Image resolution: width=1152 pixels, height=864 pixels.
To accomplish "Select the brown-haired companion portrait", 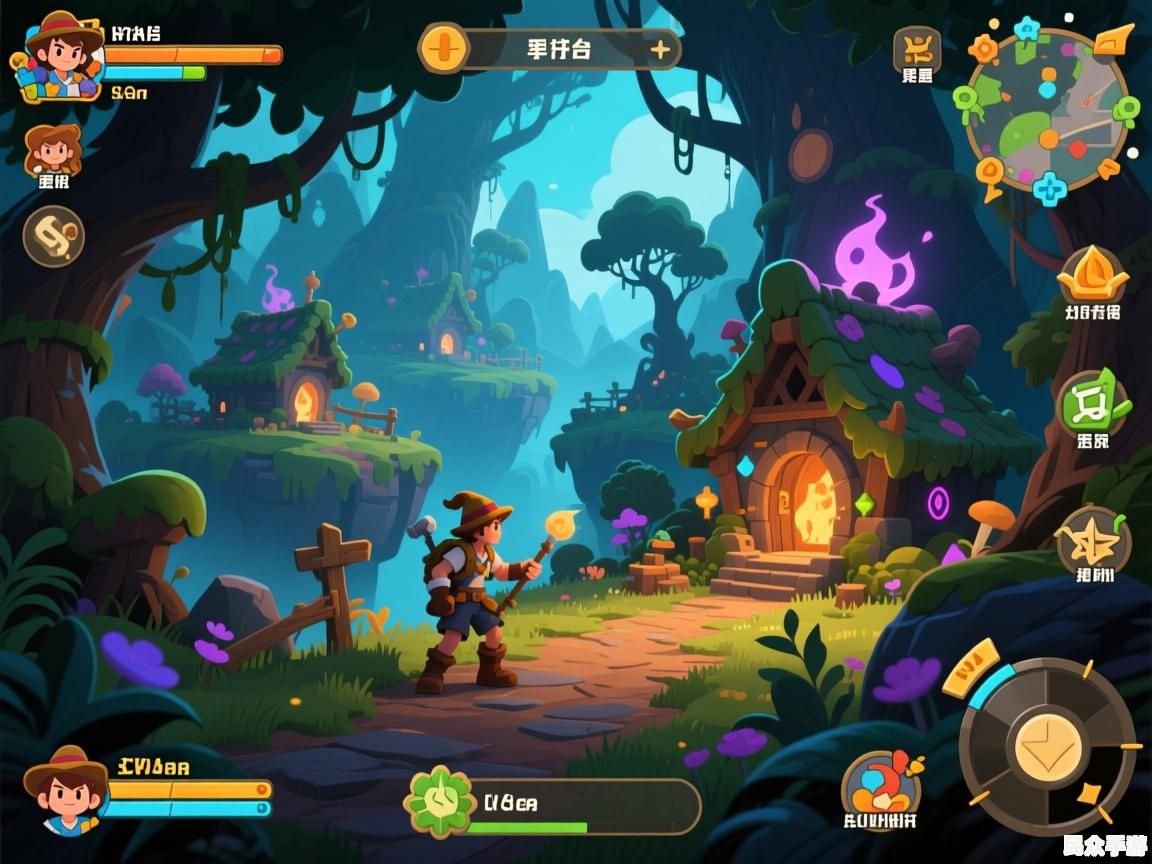I will coord(53,151).
